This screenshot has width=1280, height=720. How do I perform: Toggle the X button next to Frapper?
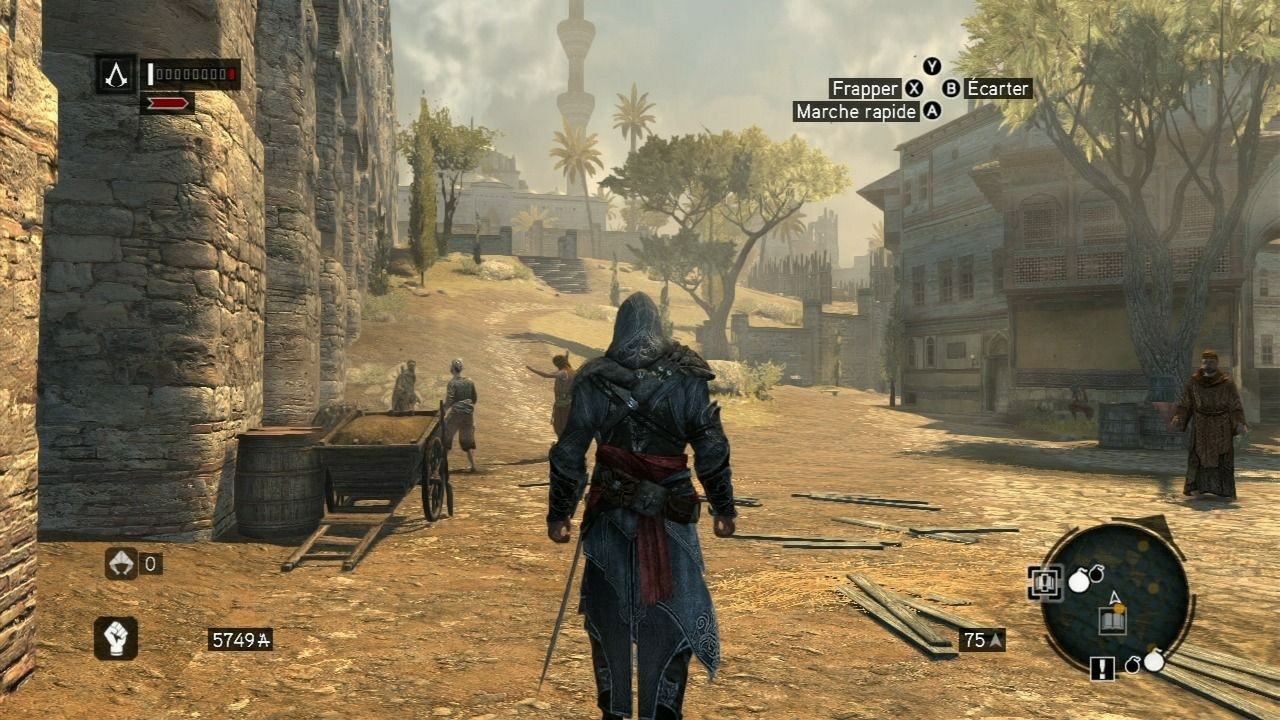coord(916,88)
